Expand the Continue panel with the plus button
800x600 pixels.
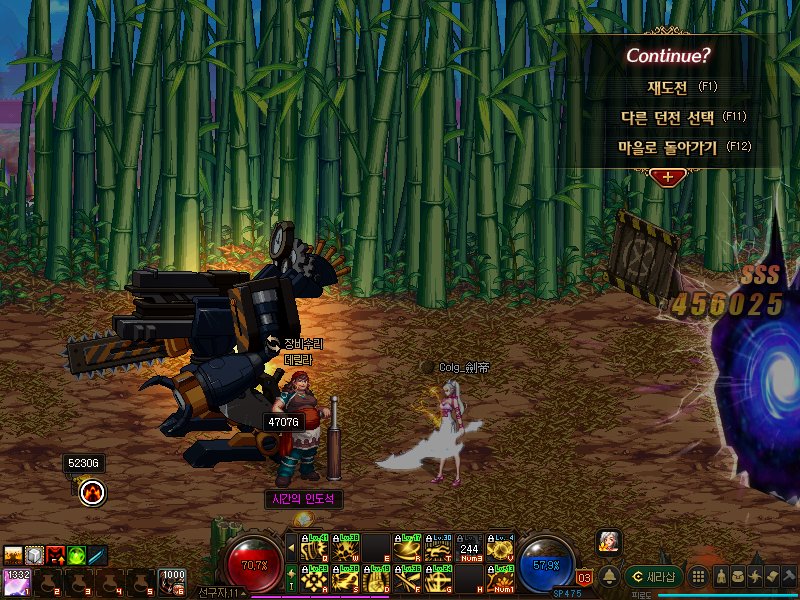coord(667,177)
